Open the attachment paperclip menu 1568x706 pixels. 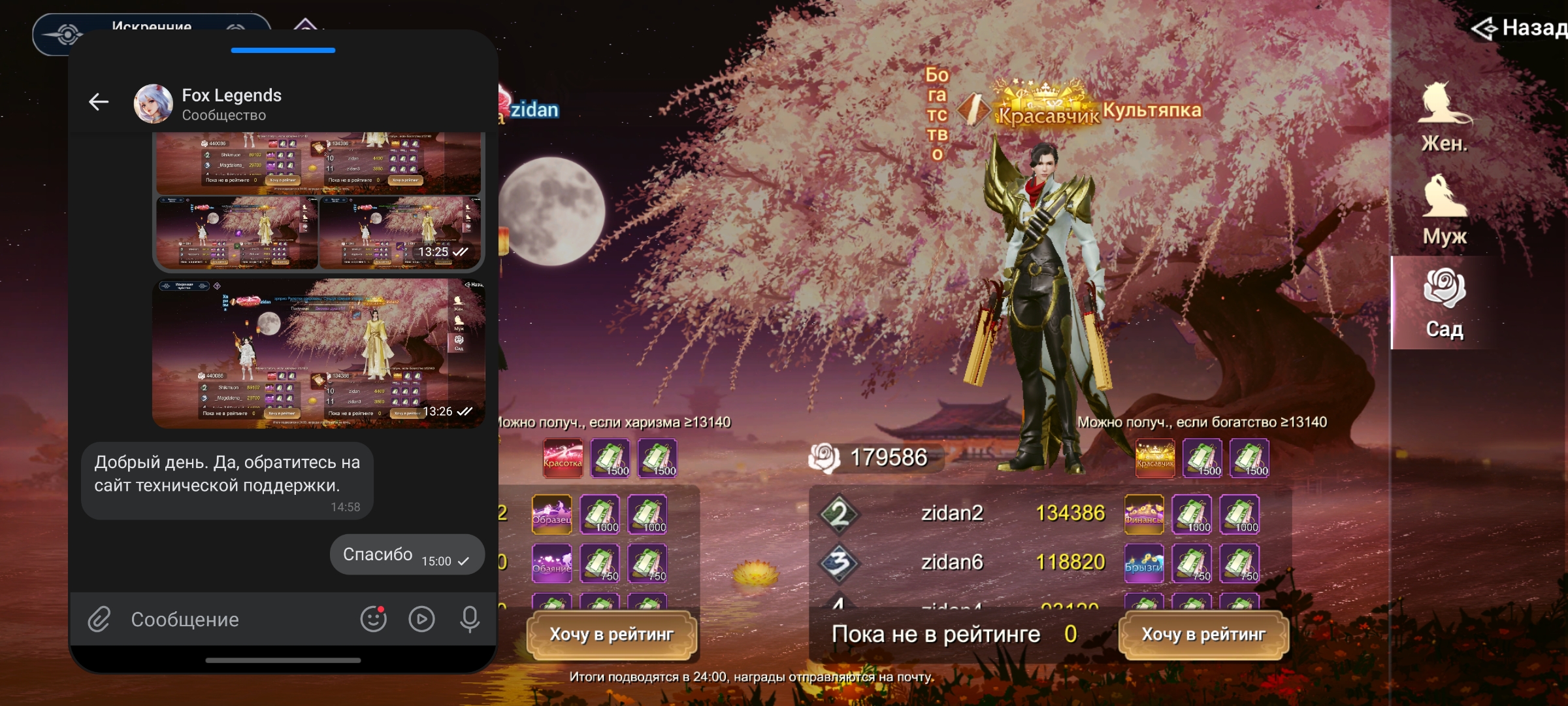tap(99, 619)
